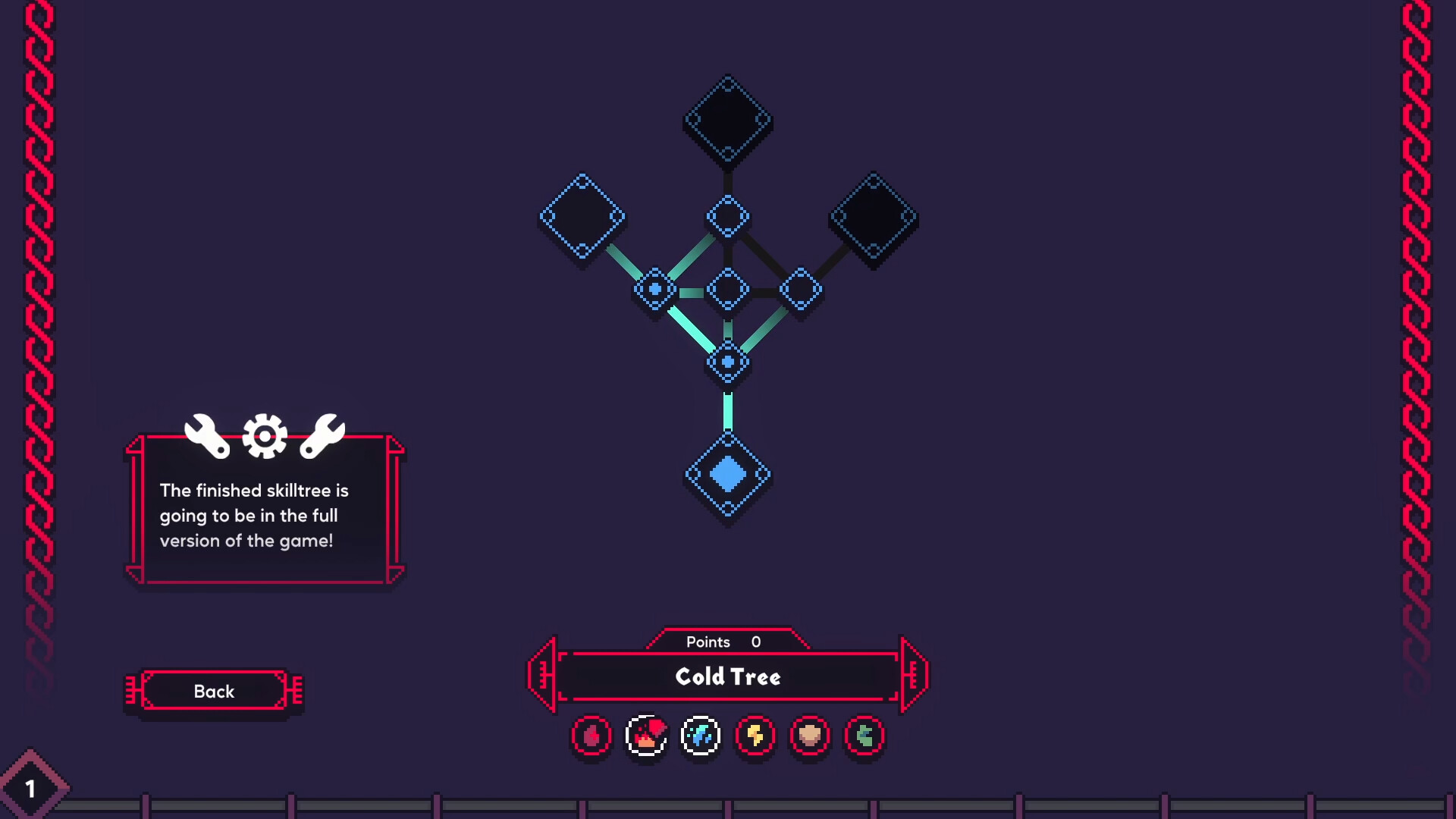Toggle the unlocked blue diamond skill node
The height and width of the screenshot is (819, 1456).
point(728,475)
